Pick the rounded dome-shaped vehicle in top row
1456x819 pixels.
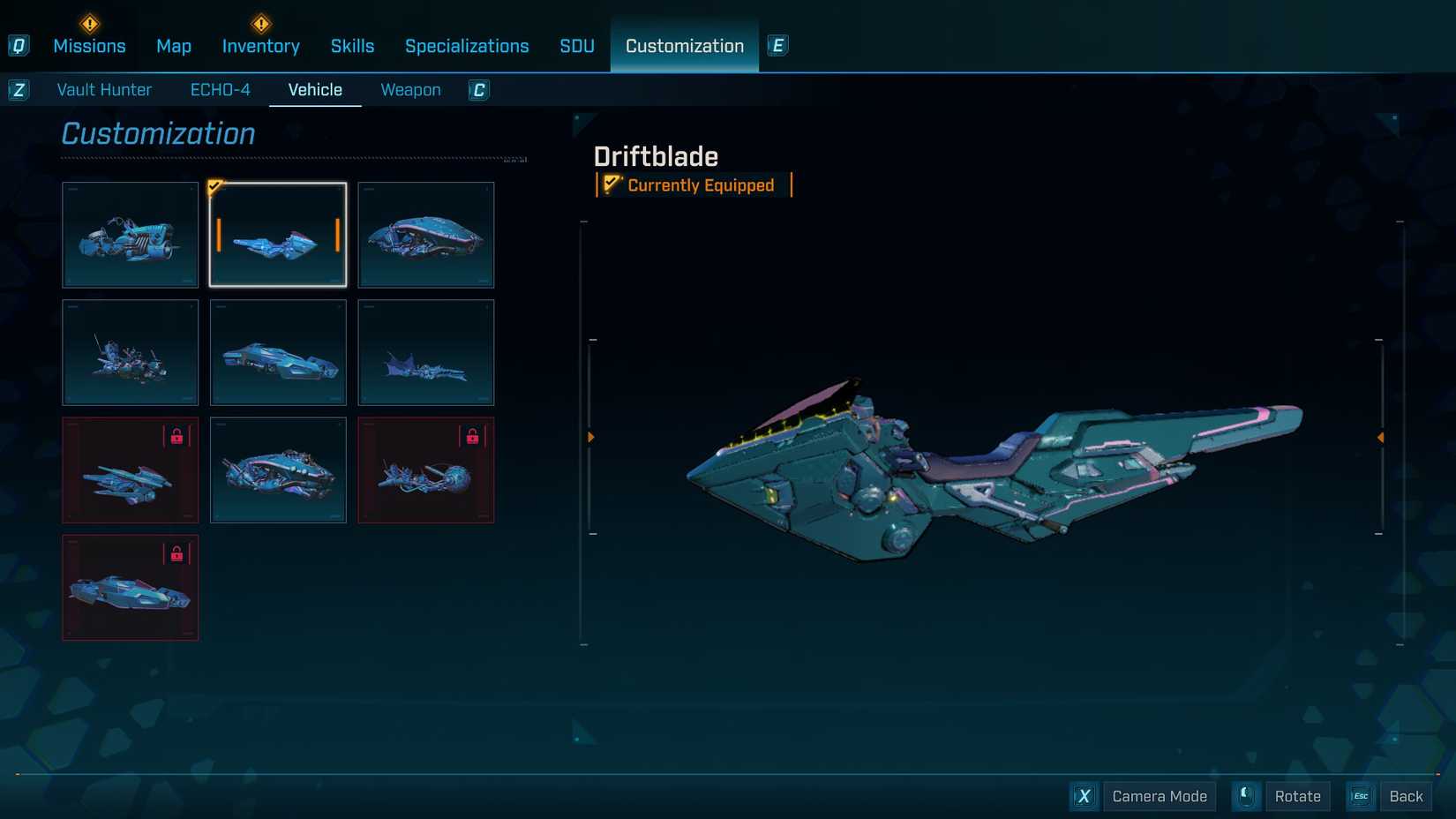click(426, 235)
